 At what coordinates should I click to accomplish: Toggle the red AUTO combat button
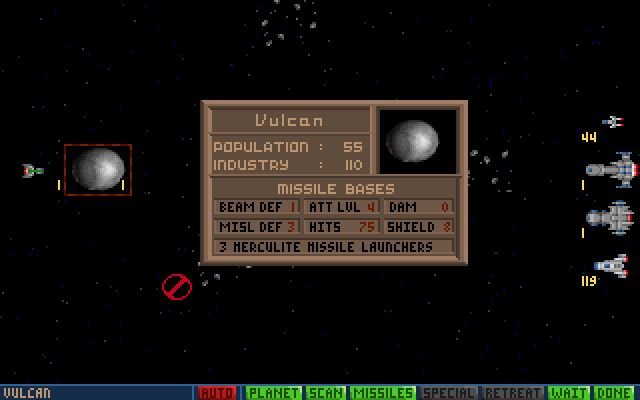(217, 393)
